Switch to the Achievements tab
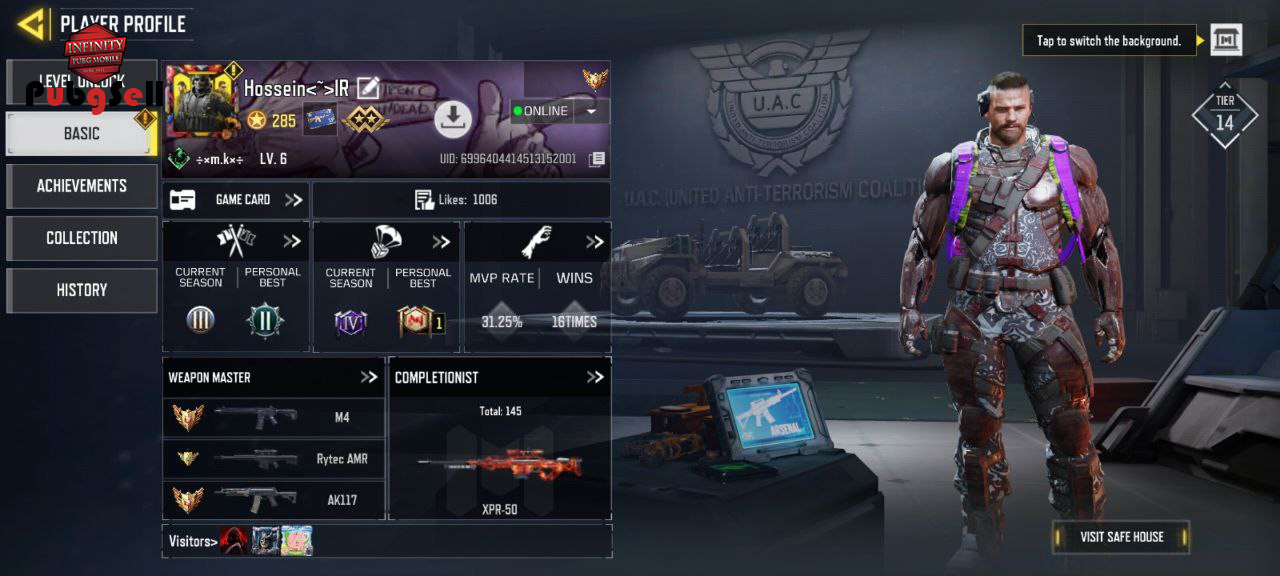Image resolution: width=1280 pixels, height=576 pixels. pyautogui.click(x=81, y=186)
